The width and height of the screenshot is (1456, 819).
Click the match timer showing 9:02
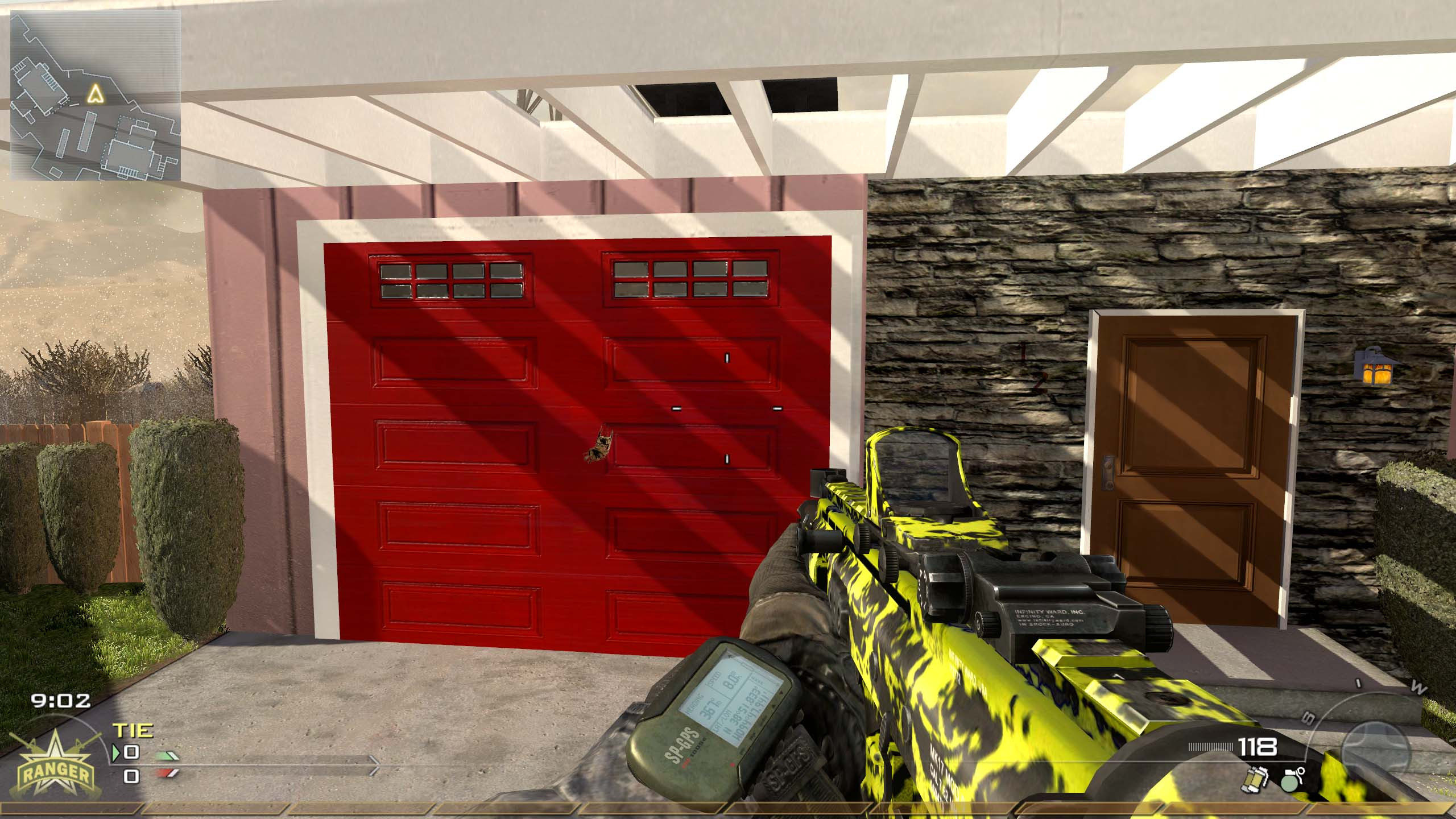pyautogui.click(x=59, y=700)
